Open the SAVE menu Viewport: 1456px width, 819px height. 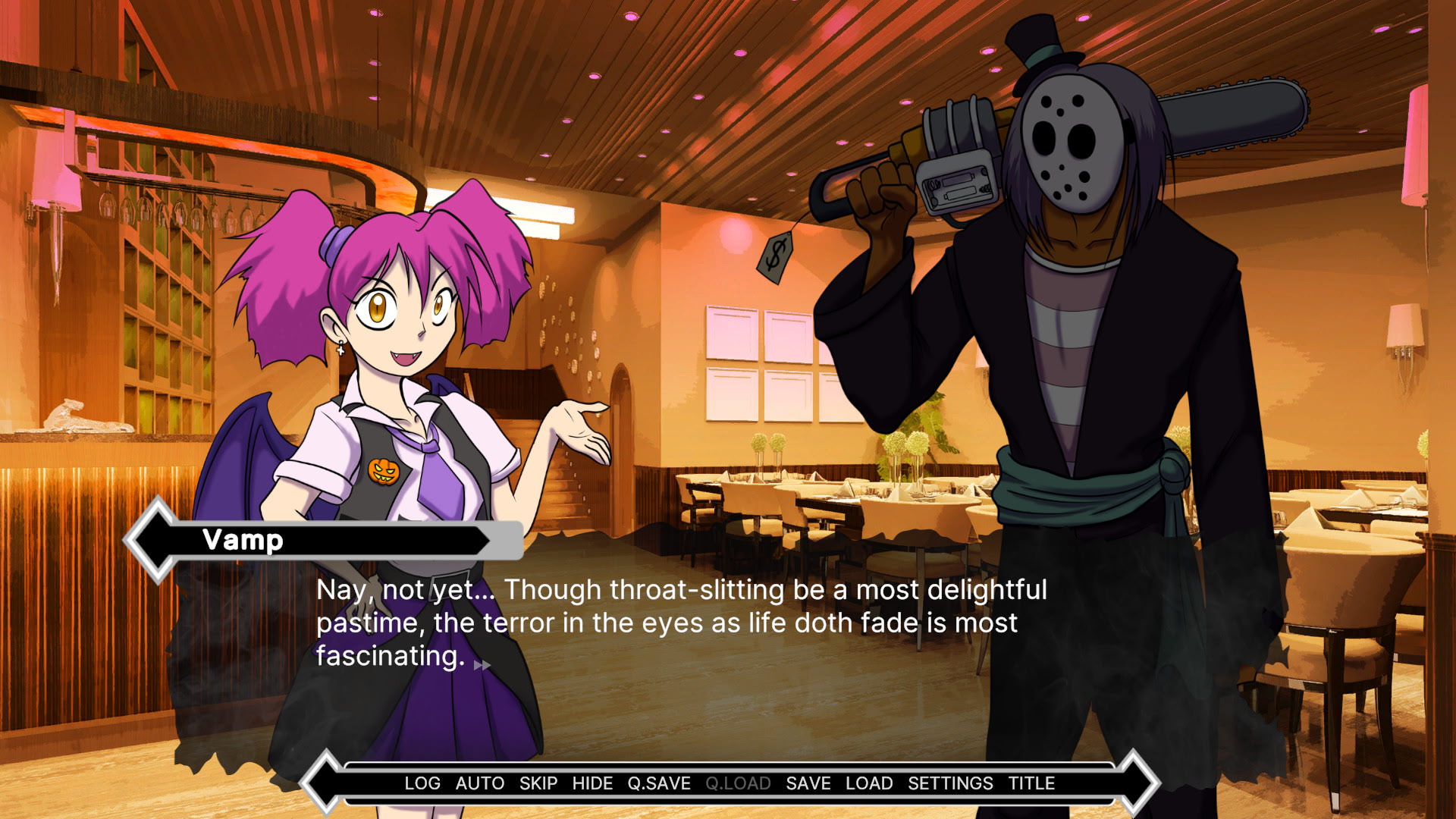click(808, 783)
